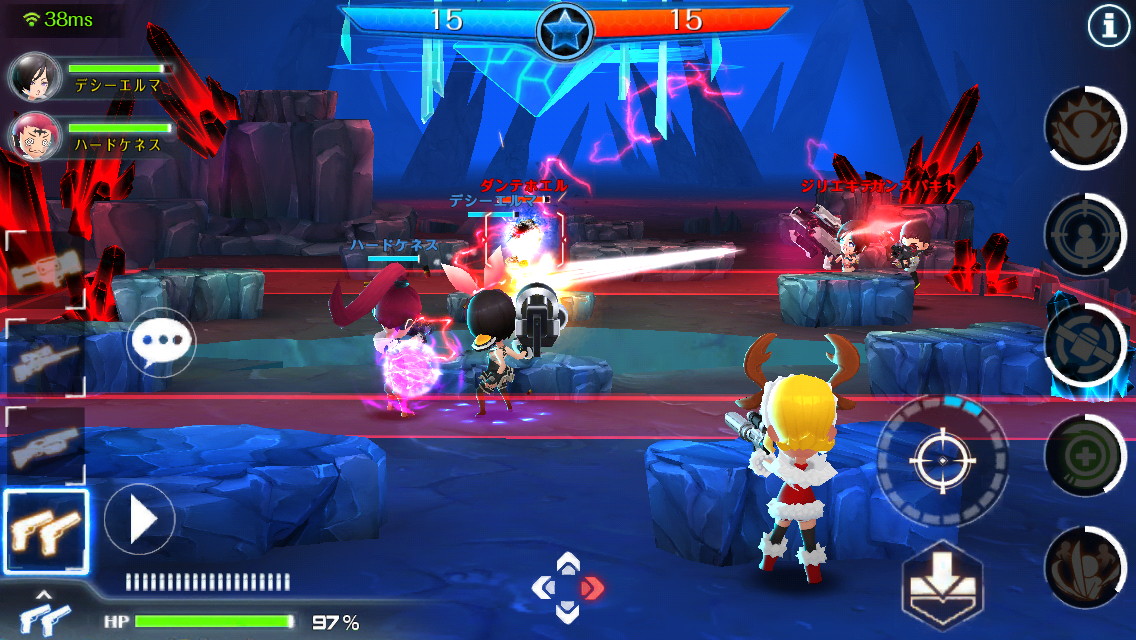This screenshot has width=1136, height=640.
Task: Switch to the sniper rifle weapon slot
Action: point(44,358)
